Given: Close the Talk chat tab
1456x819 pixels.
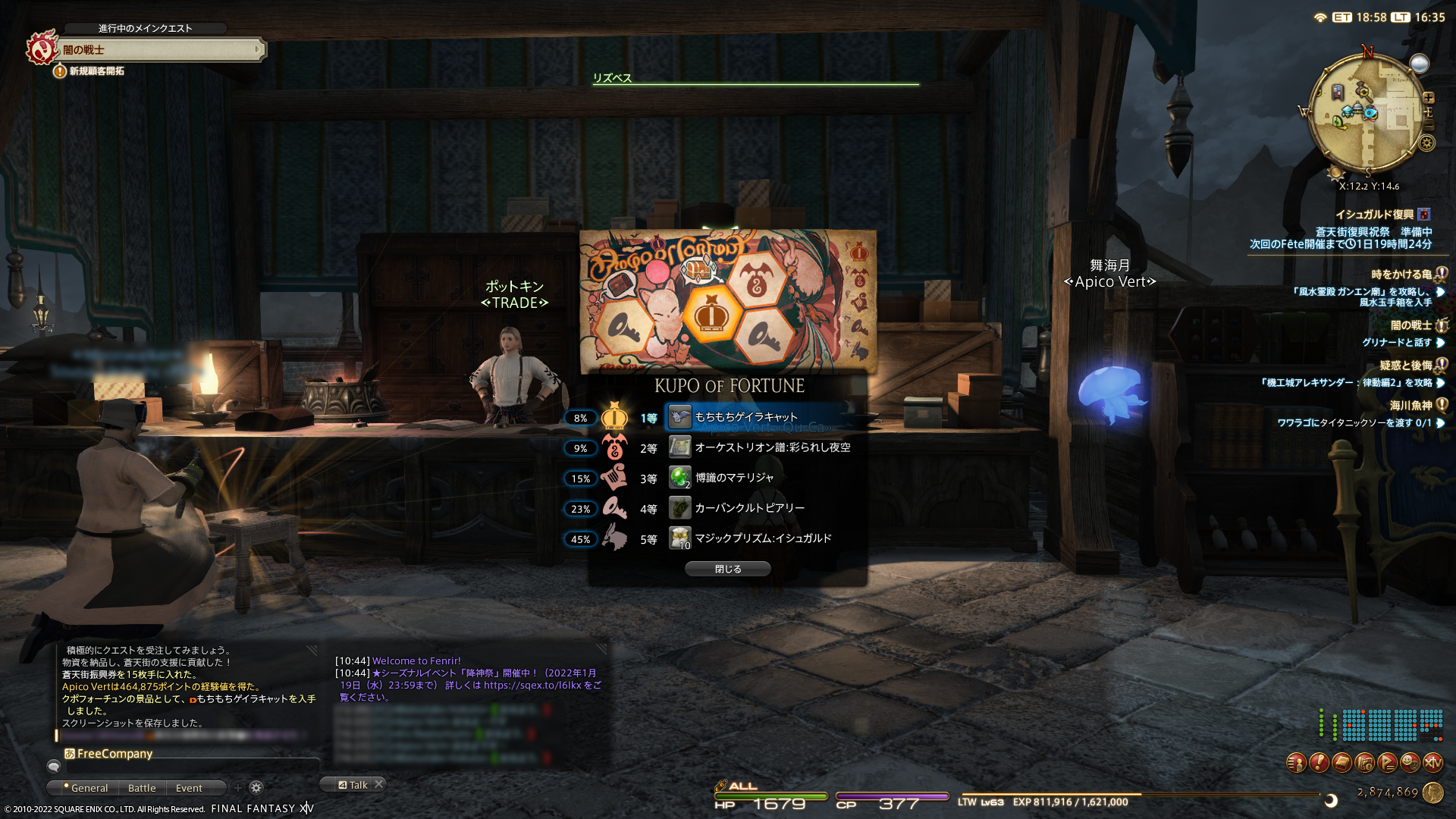Looking at the screenshot, I should coord(379,784).
